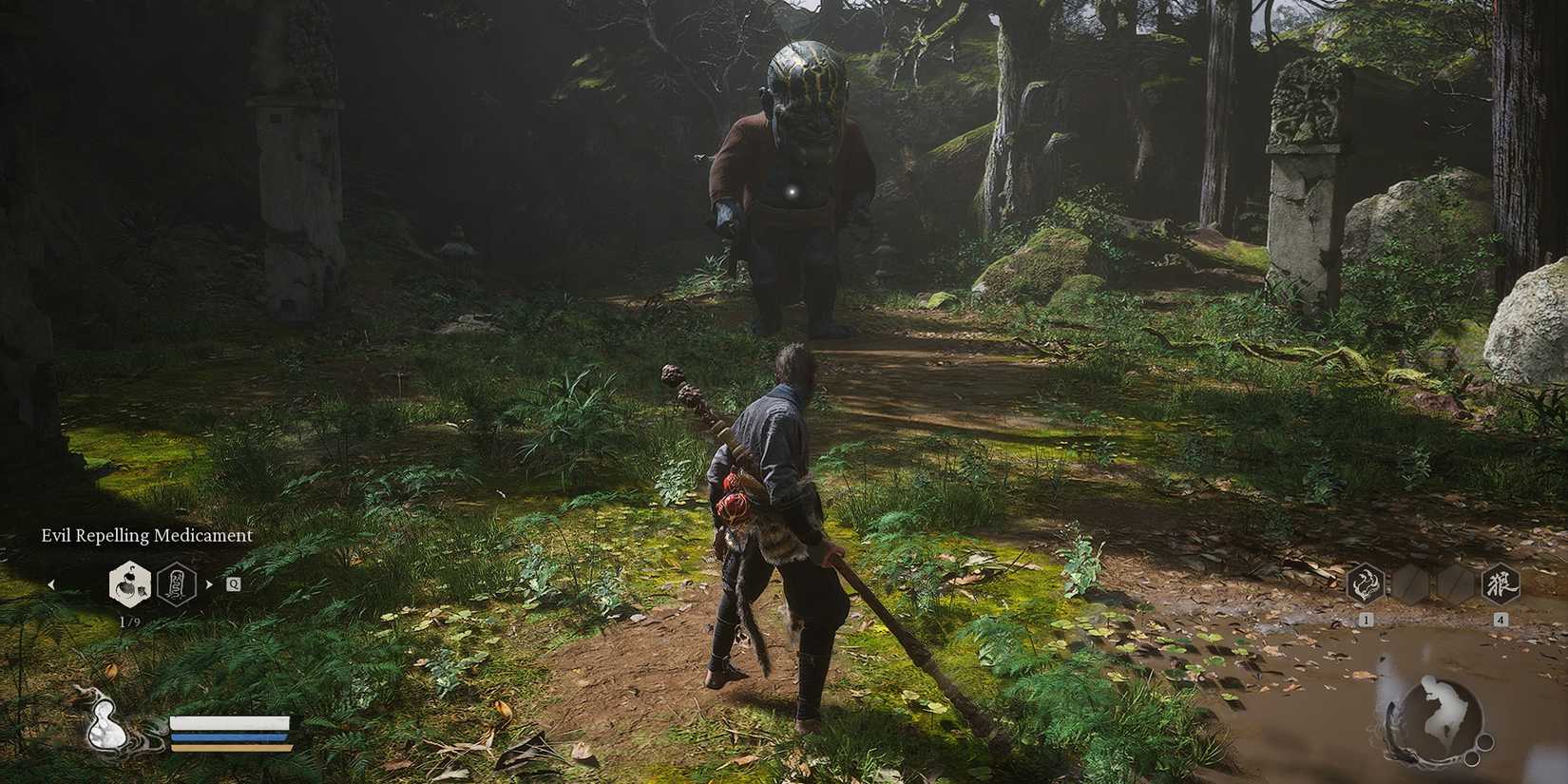Toggle the Q quick-use keybind badge
Viewport: 1568px width, 784px height.
tap(234, 583)
